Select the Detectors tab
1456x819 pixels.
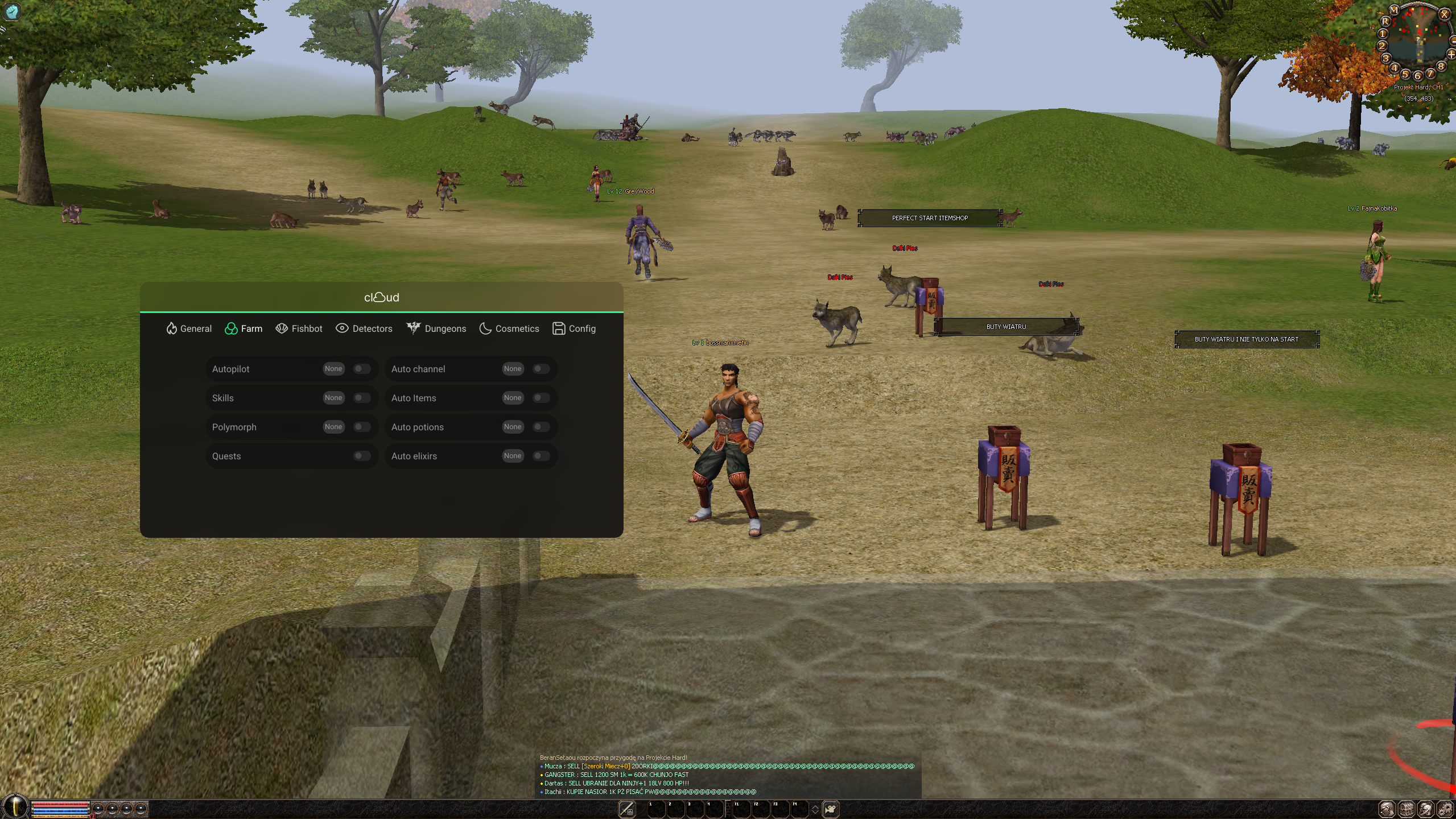point(364,328)
